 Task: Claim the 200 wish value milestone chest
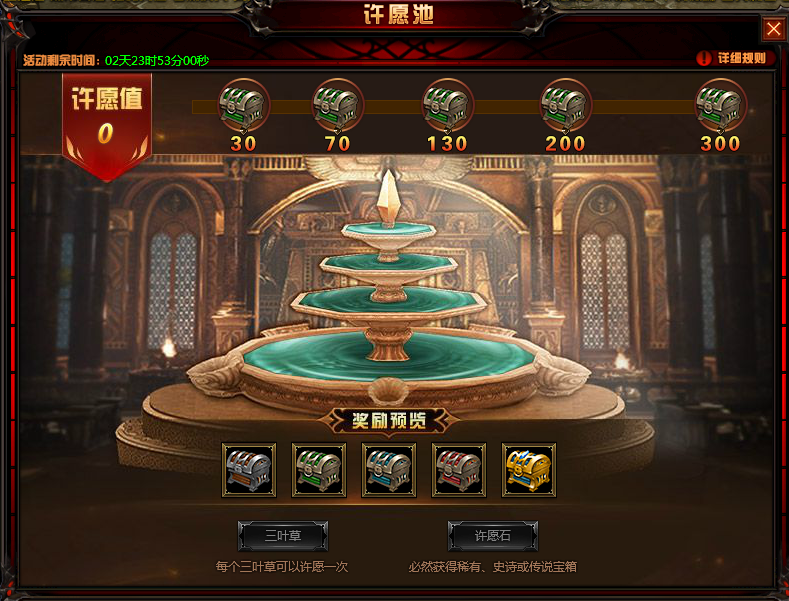[x=566, y=104]
